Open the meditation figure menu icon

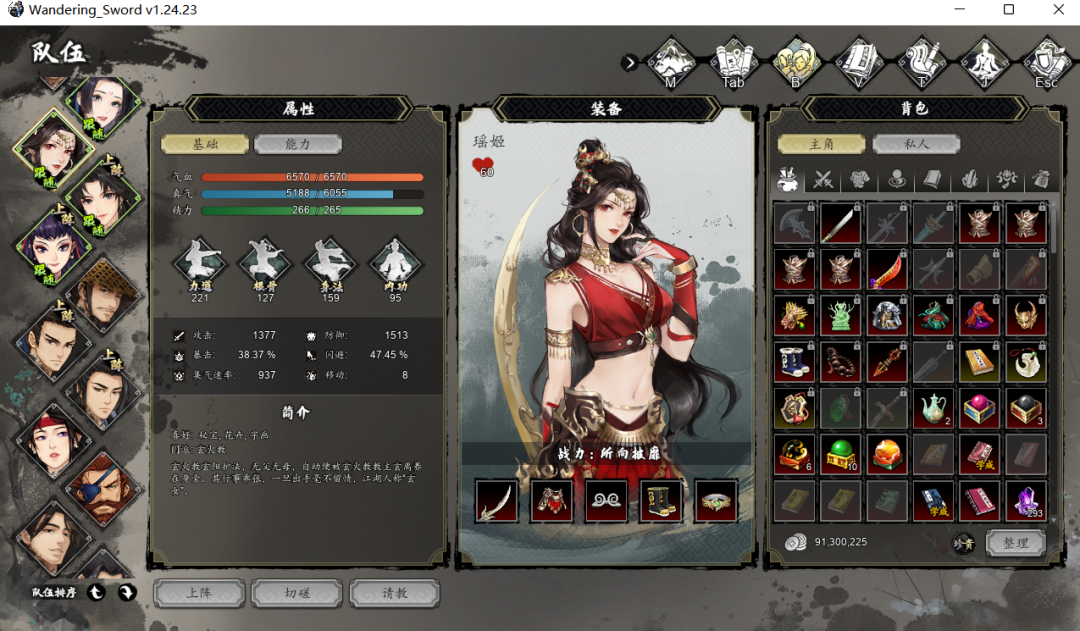coord(984,62)
